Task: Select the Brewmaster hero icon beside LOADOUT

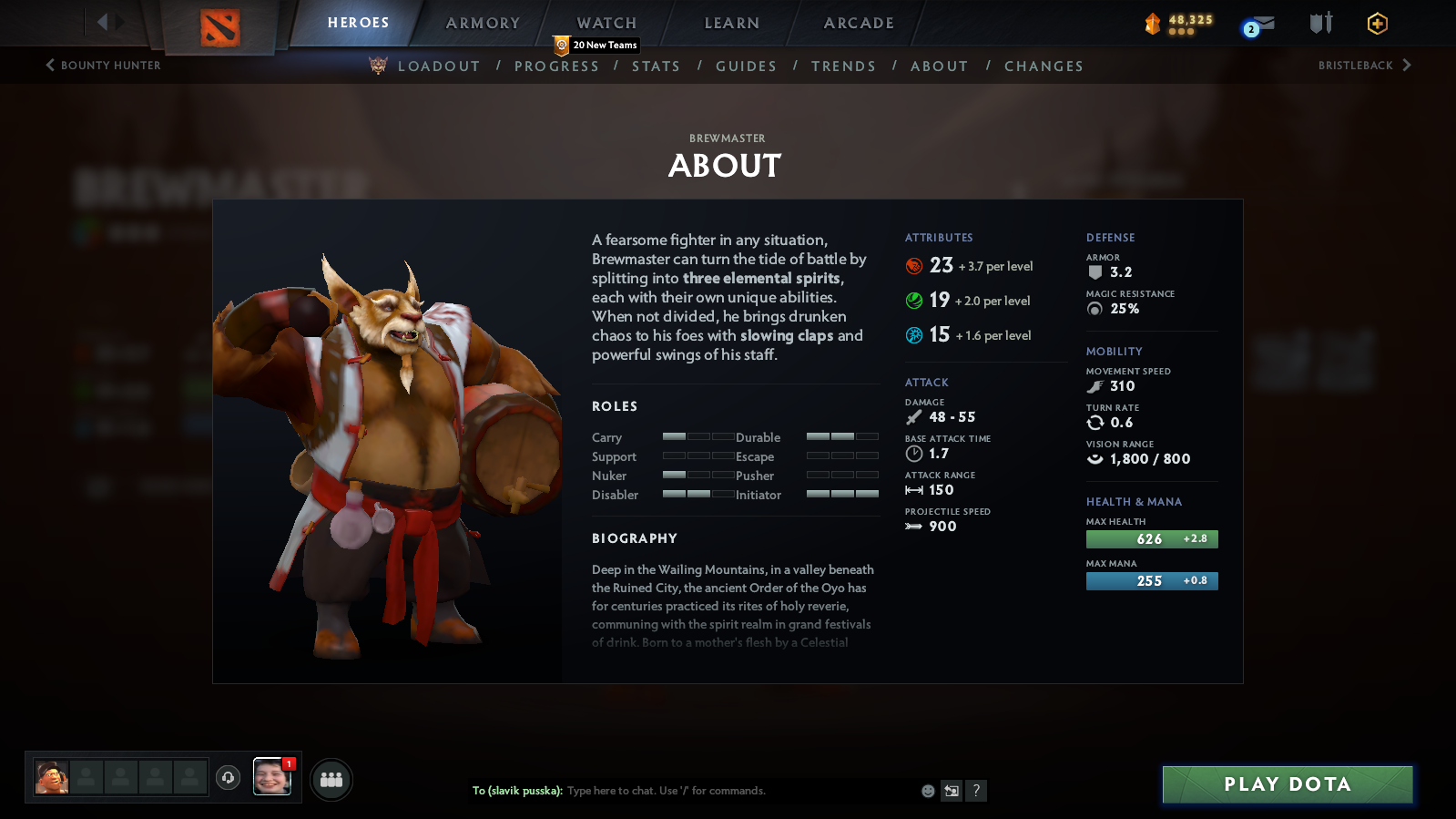Action: point(377,66)
